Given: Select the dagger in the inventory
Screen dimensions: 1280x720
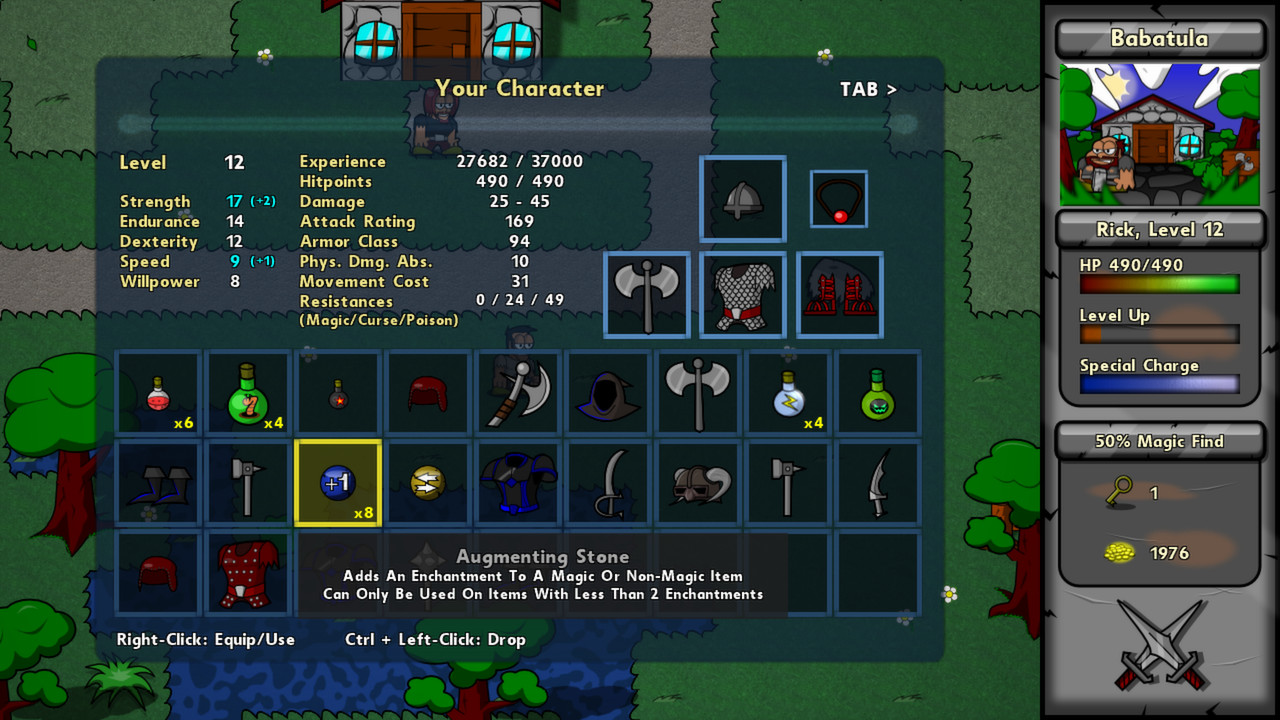Looking at the screenshot, I should [878, 483].
